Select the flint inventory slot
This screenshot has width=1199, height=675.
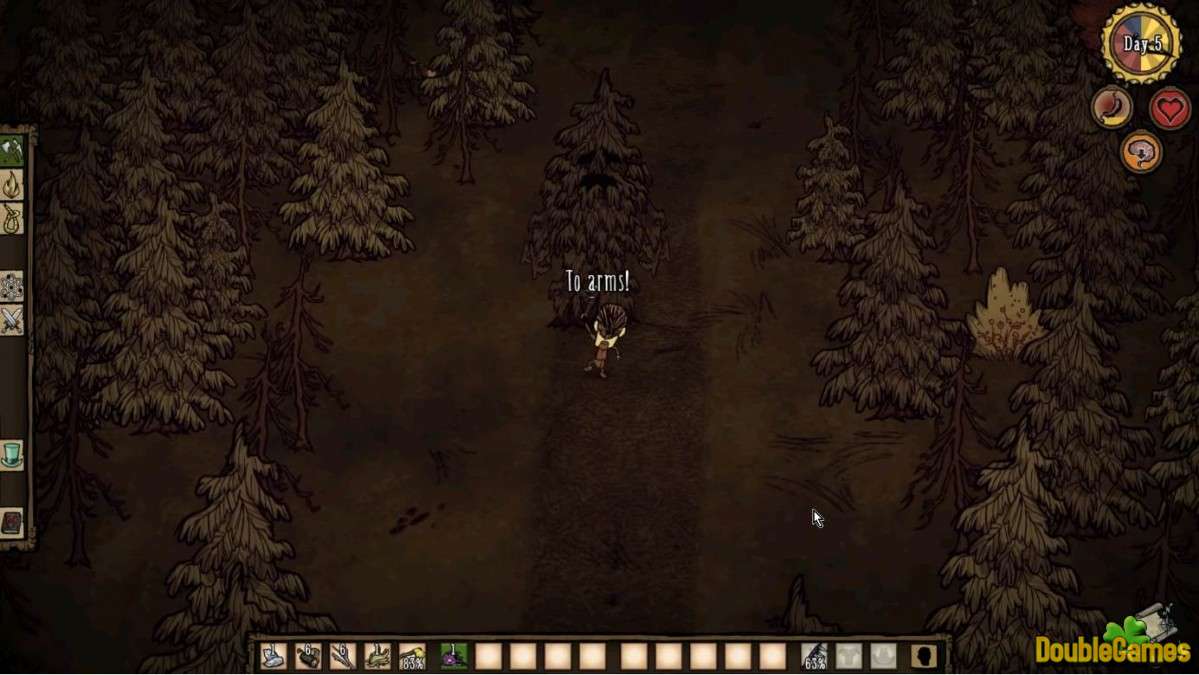click(273, 656)
